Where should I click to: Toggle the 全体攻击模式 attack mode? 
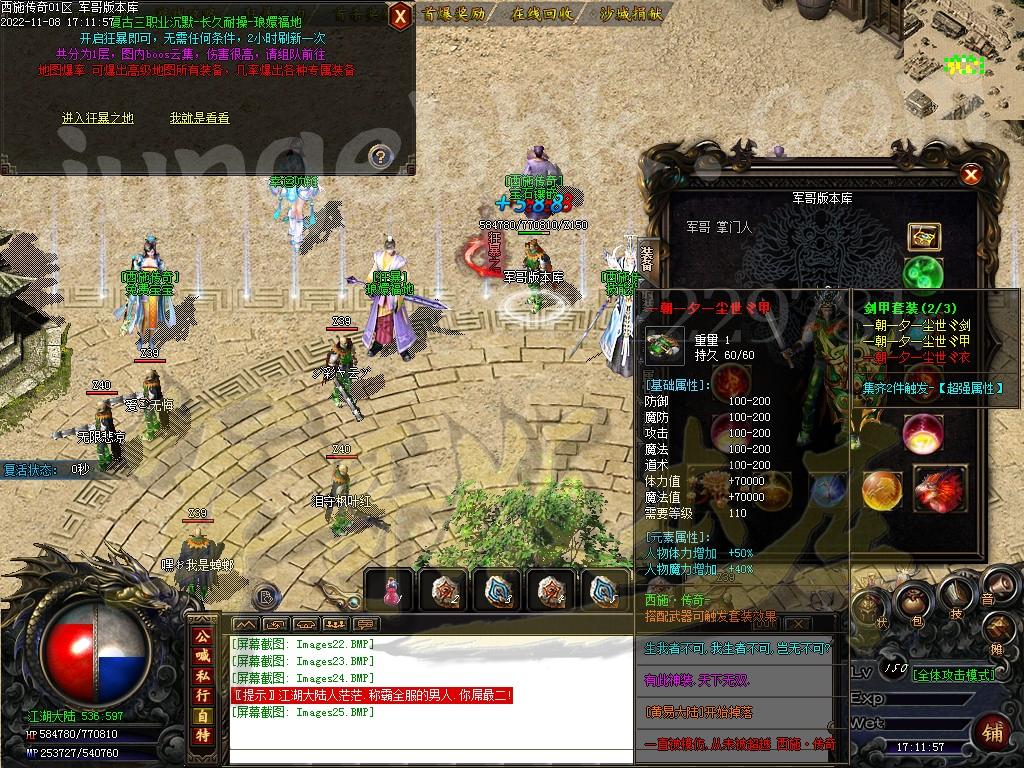pos(953,674)
